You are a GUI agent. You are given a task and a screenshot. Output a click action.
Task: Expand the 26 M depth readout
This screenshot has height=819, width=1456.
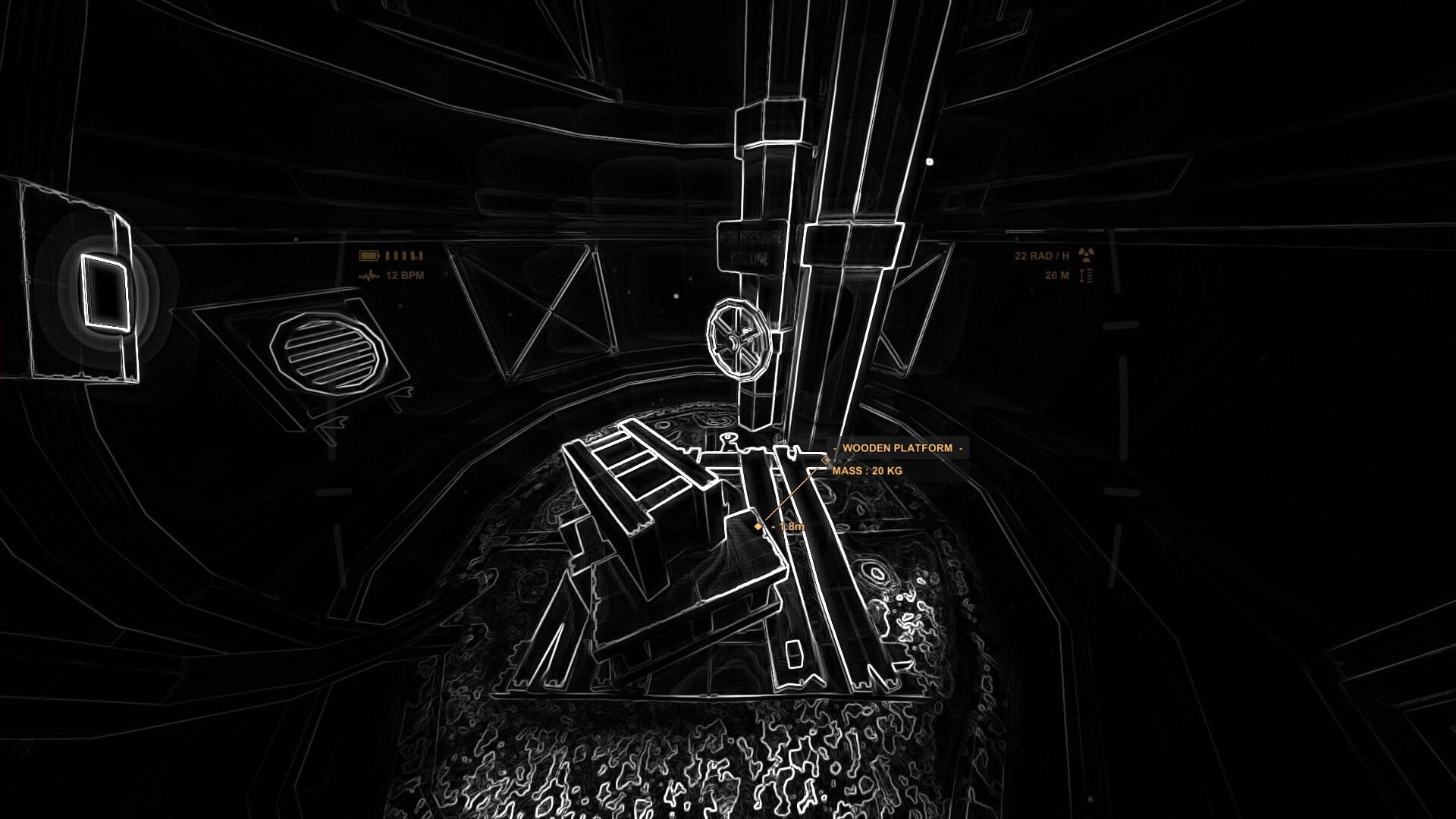click(x=1056, y=275)
